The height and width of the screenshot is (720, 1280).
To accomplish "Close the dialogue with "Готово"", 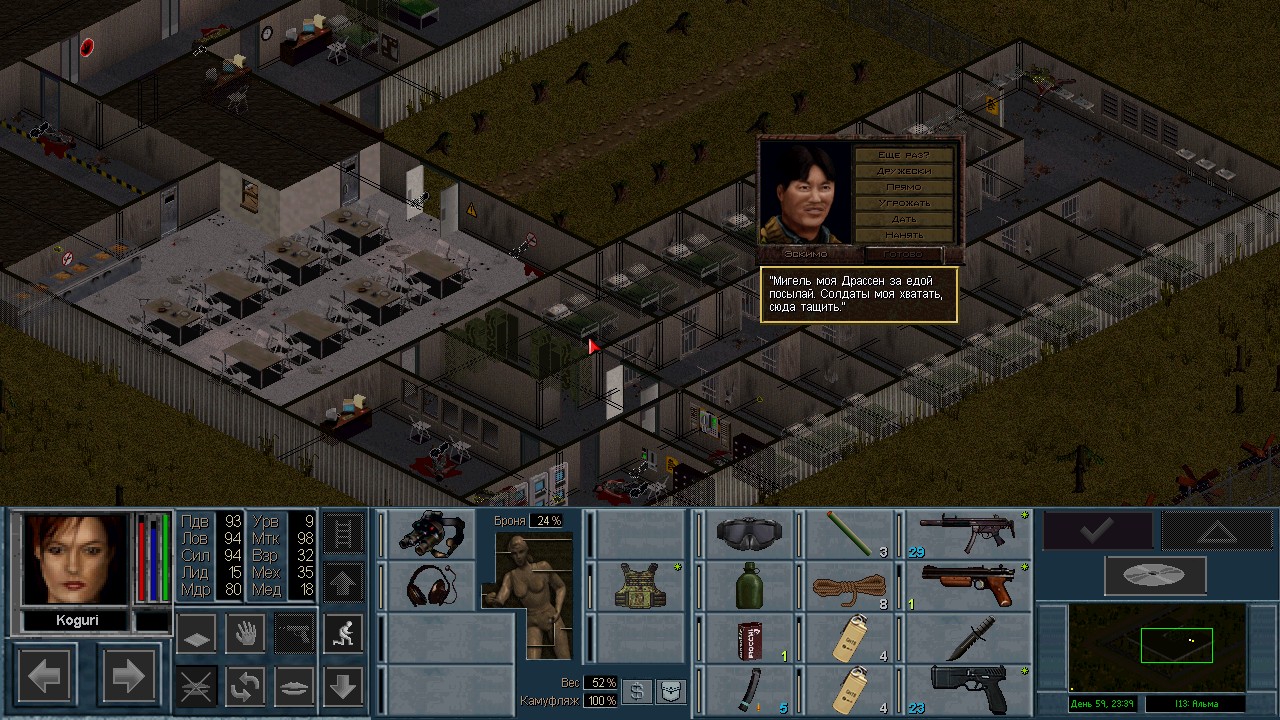I will (902, 254).
